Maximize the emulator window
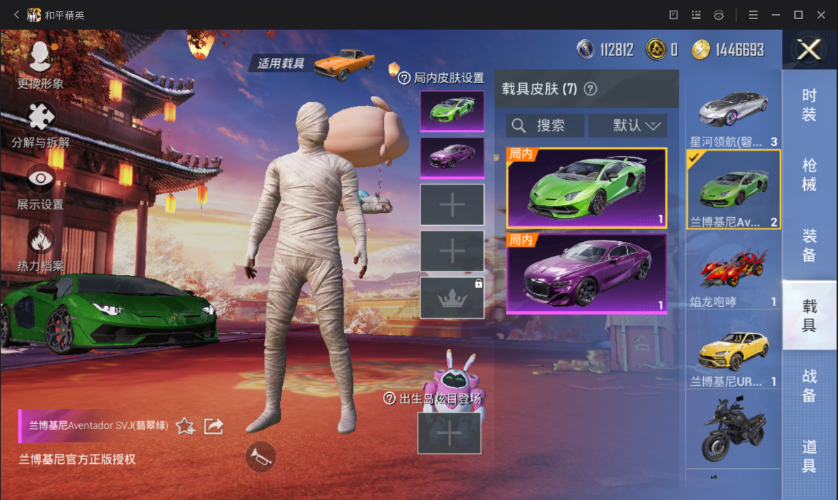Viewport: 838px width, 500px height. (798, 15)
